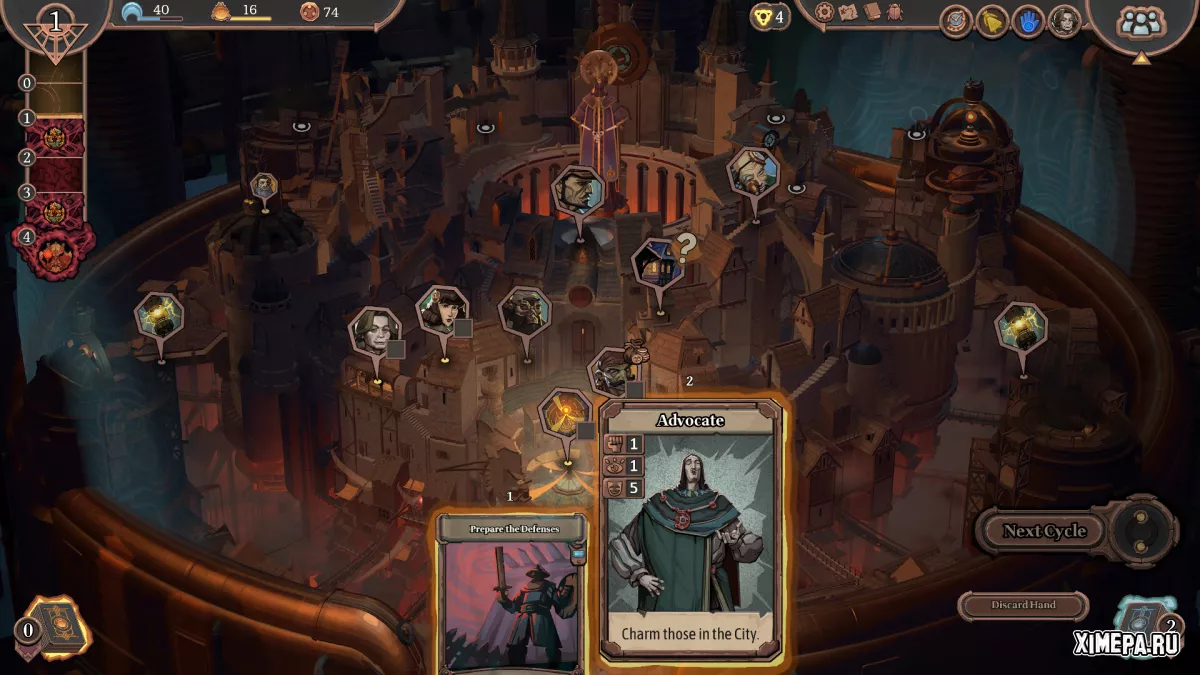The height and width of the screenshot is (675, 1200).
Task: Click the beetle bug icon
Action: tap(895, 12)
